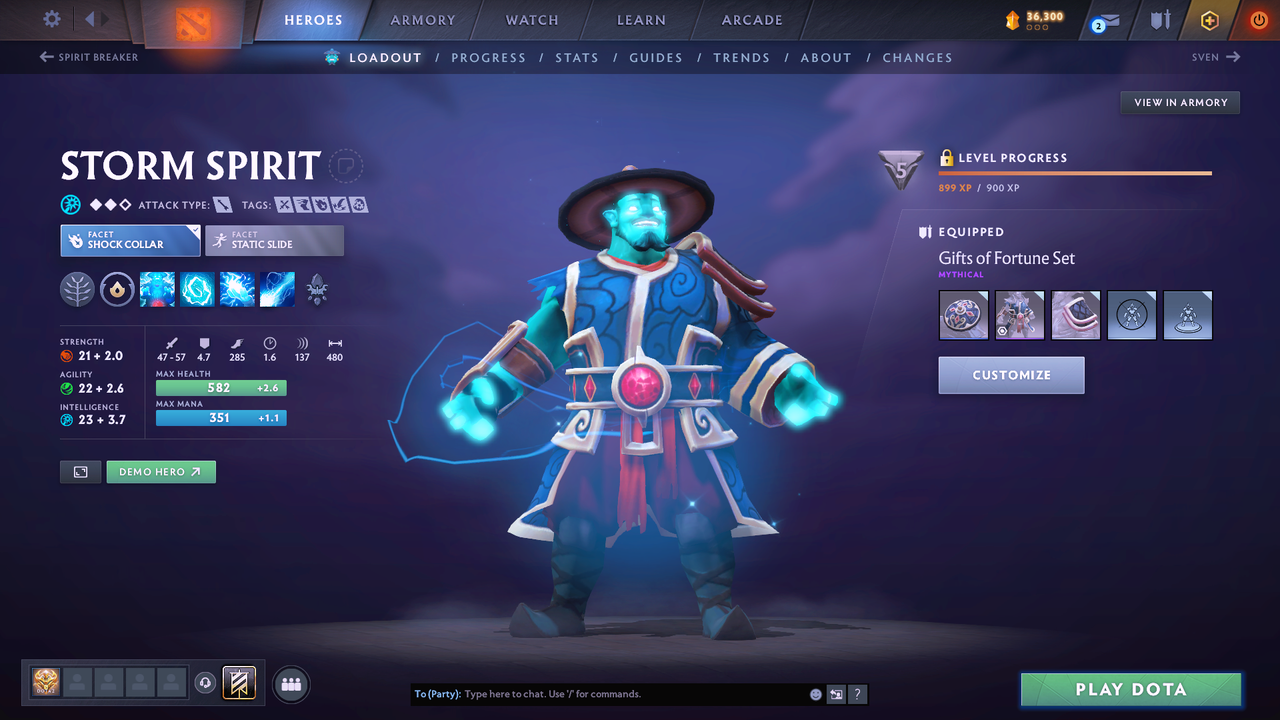Switch to the STATS tab
This screenshot has width=1280, height=720.
tap(577, 57)
